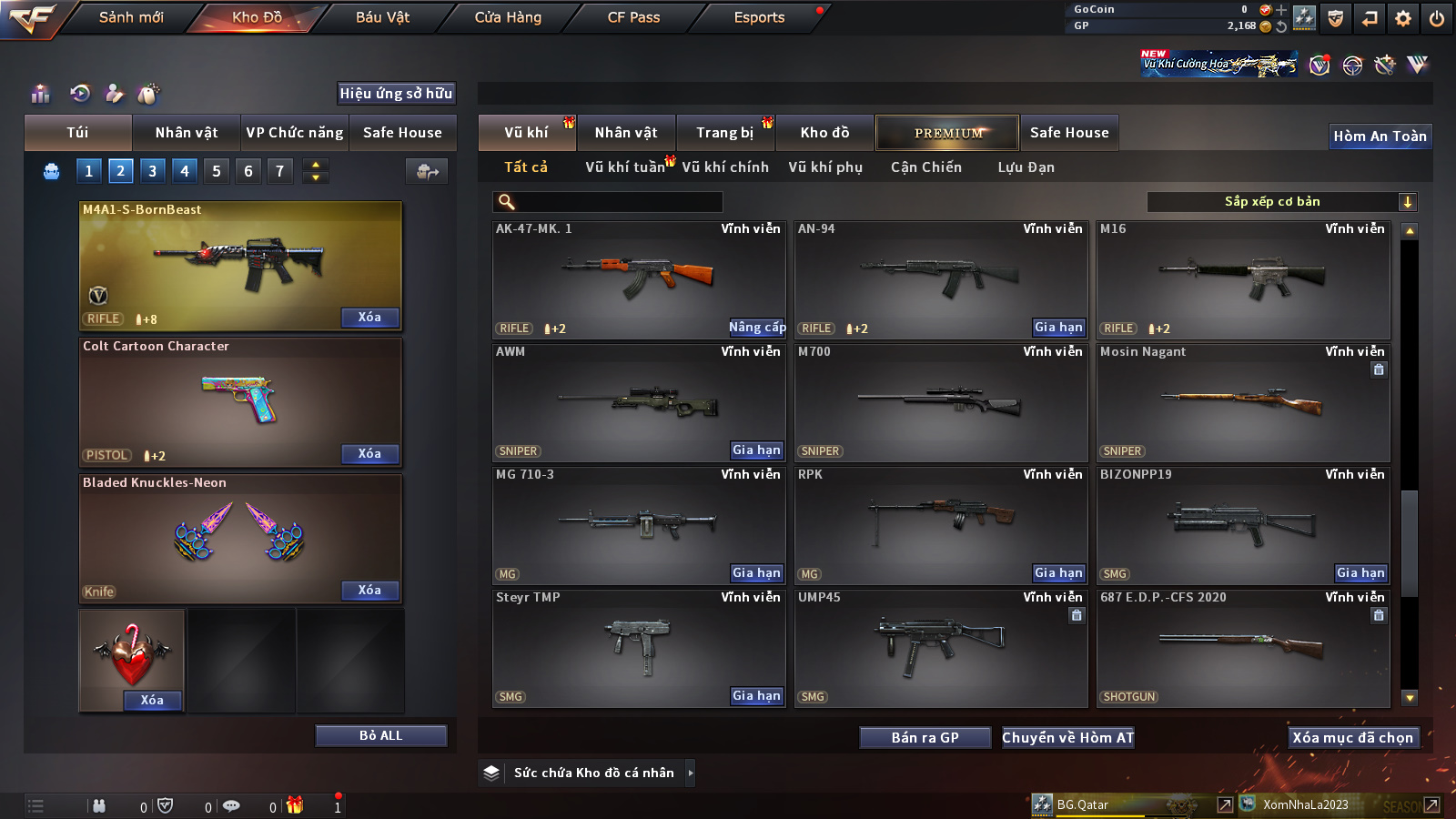
Task: Open the Cửa Hàng shop menu
Action: pyautogui.click(x=508, y=17)
